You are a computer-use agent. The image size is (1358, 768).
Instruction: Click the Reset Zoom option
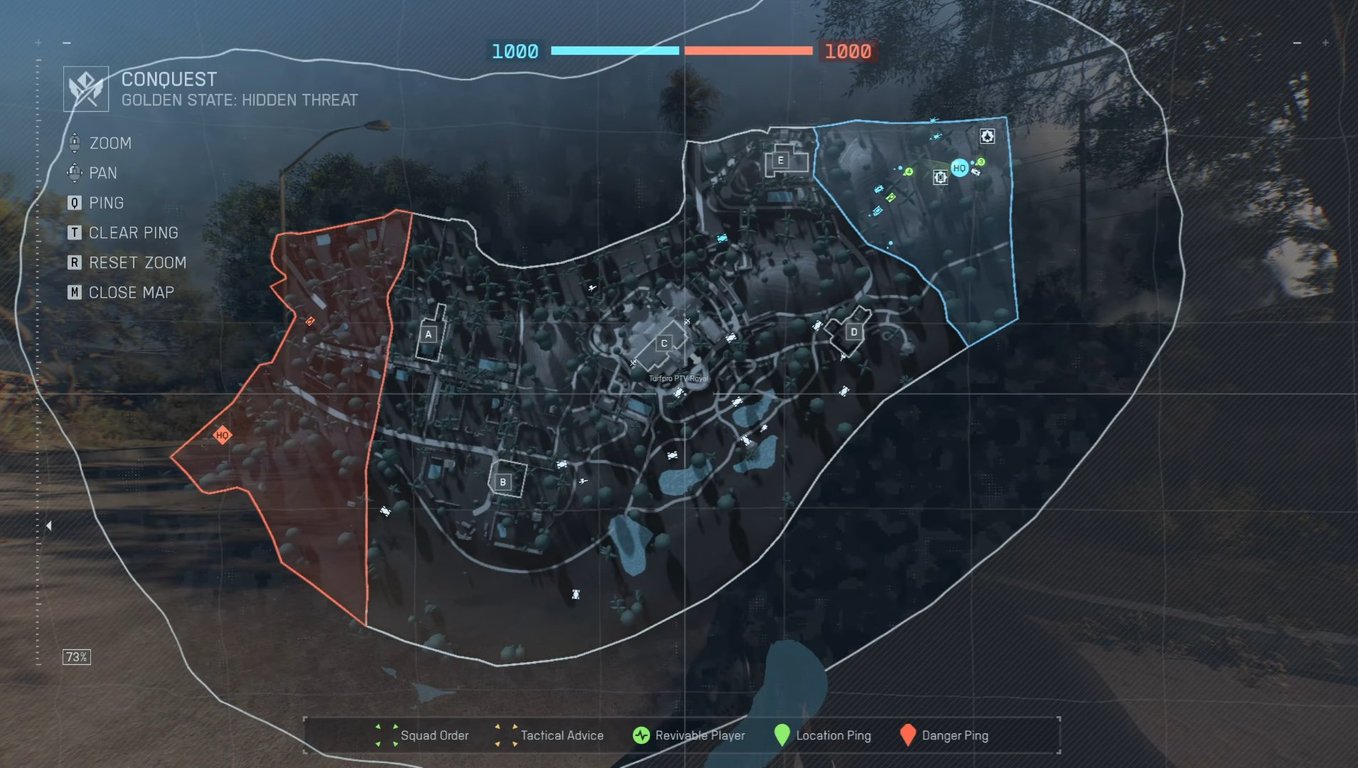point(127,262)
